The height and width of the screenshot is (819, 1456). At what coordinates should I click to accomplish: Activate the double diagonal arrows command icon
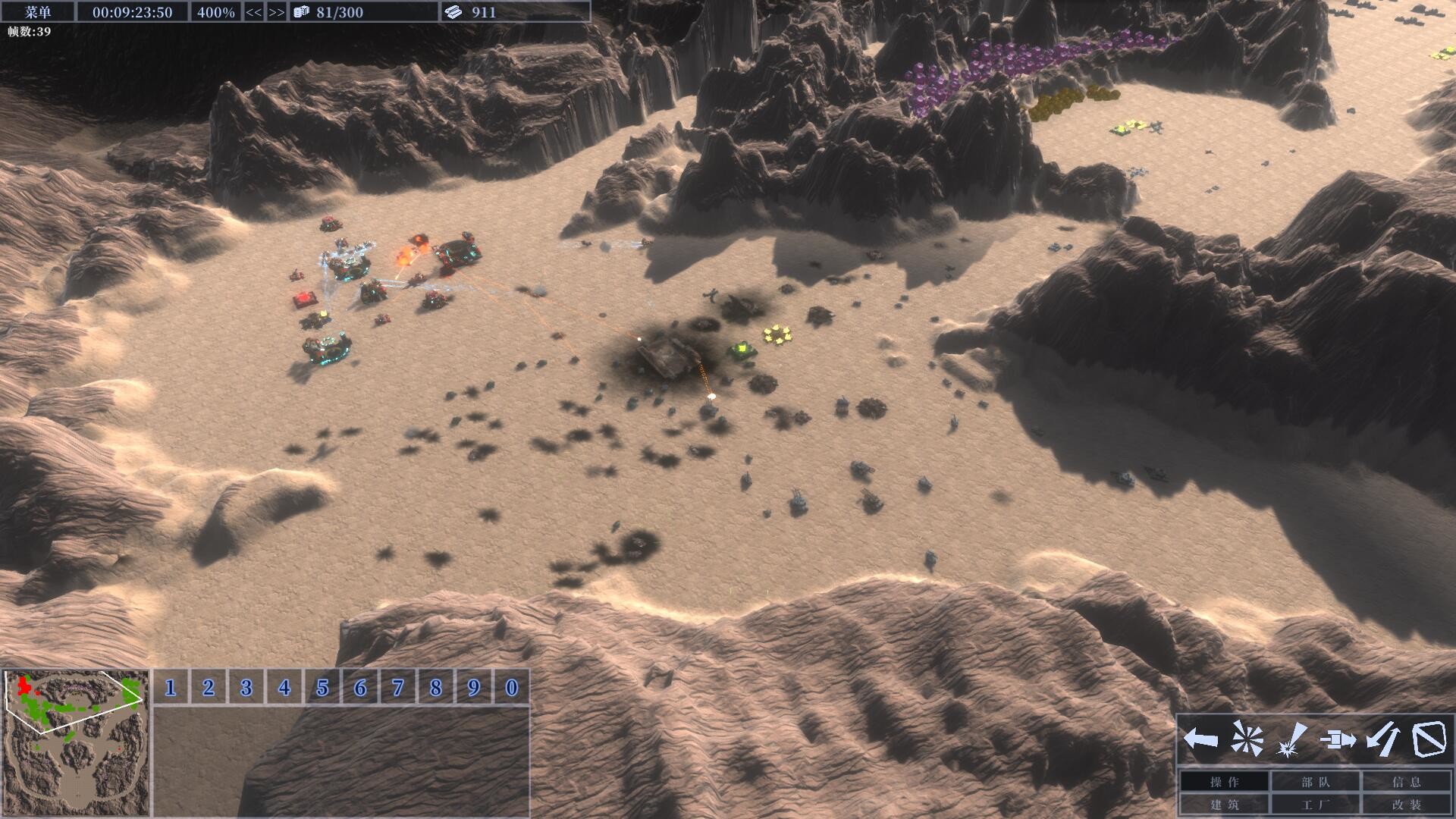[x=1384, y=739]
